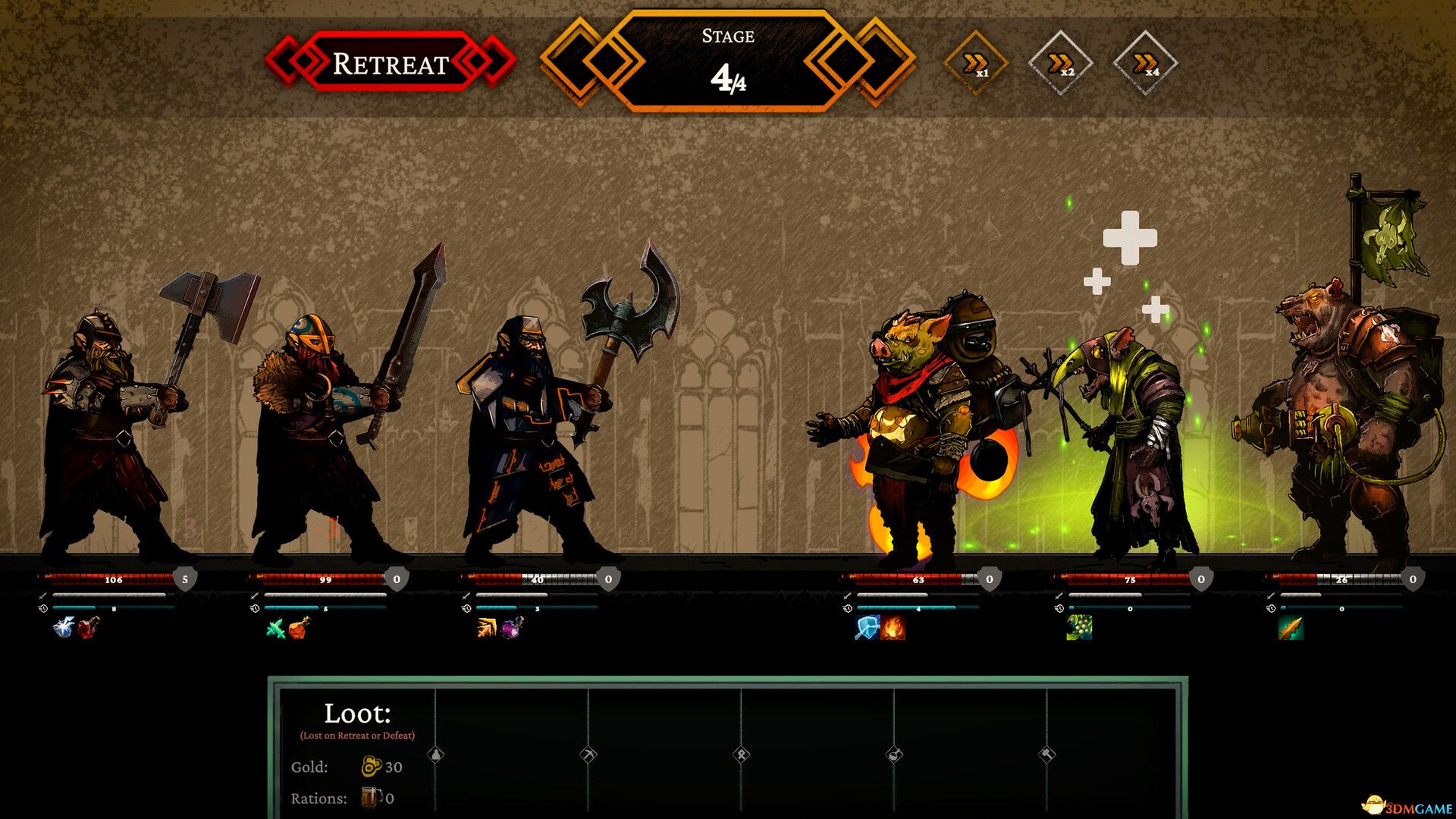Inspect the blue shield ability icon
The image size is (1456, 819).
point(867,628)
